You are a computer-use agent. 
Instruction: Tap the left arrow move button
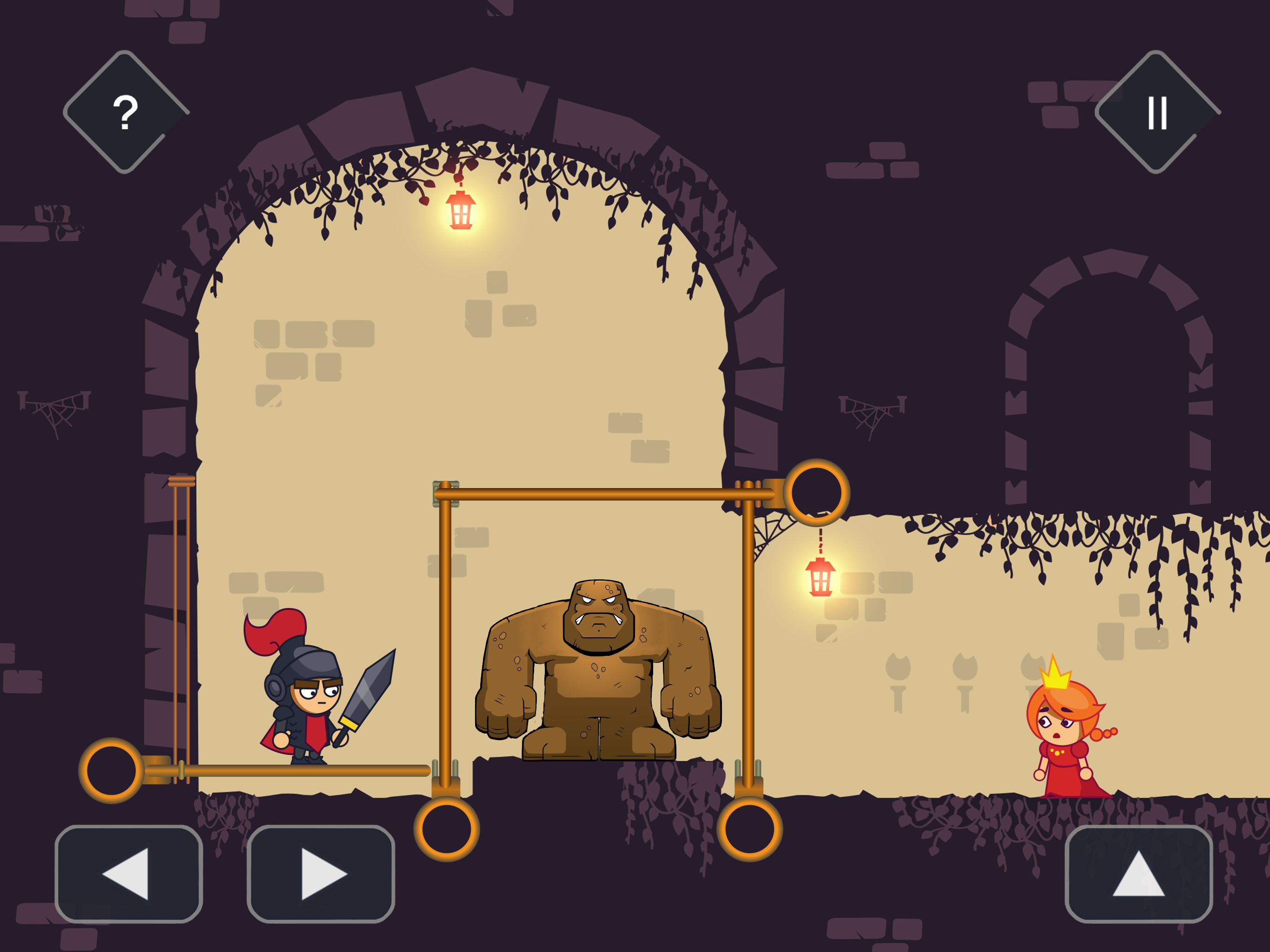coord(129,873)
